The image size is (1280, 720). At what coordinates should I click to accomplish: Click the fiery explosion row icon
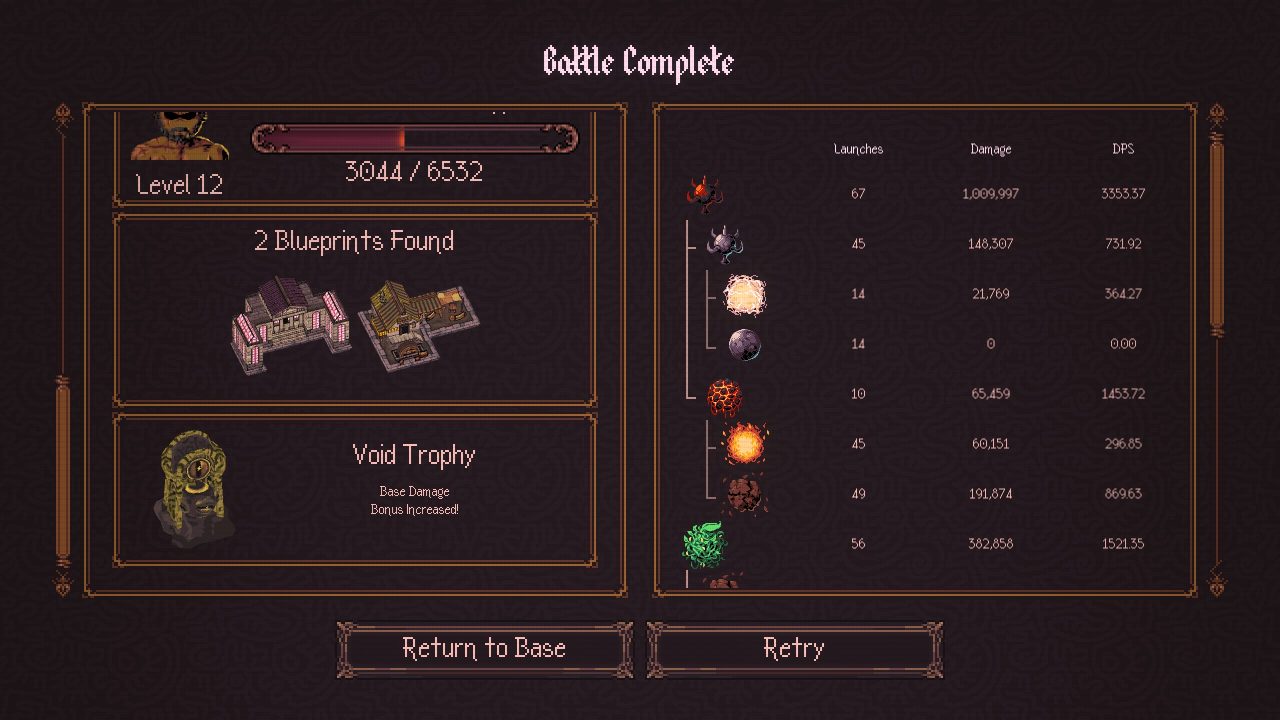pos(745,444)
